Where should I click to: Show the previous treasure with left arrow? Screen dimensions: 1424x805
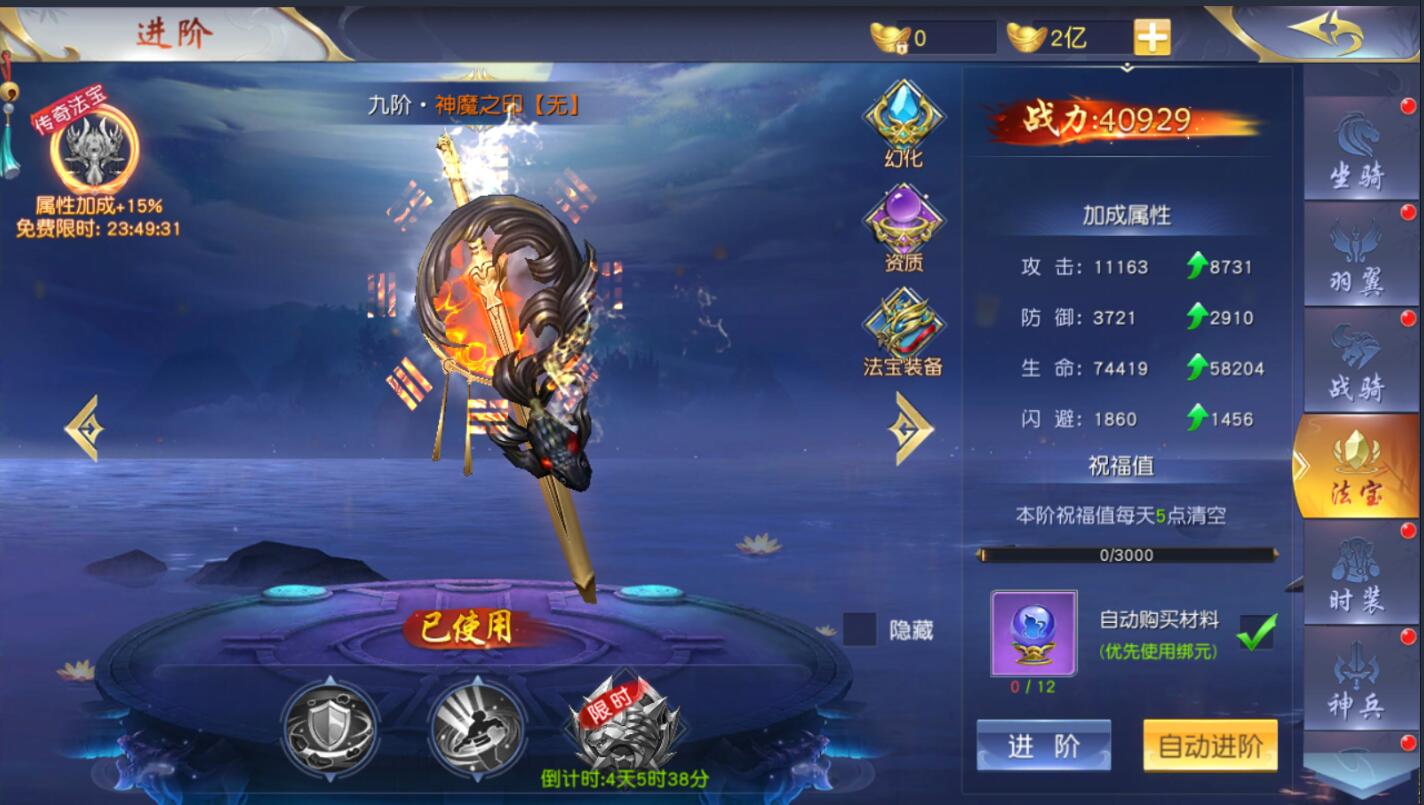83,429
